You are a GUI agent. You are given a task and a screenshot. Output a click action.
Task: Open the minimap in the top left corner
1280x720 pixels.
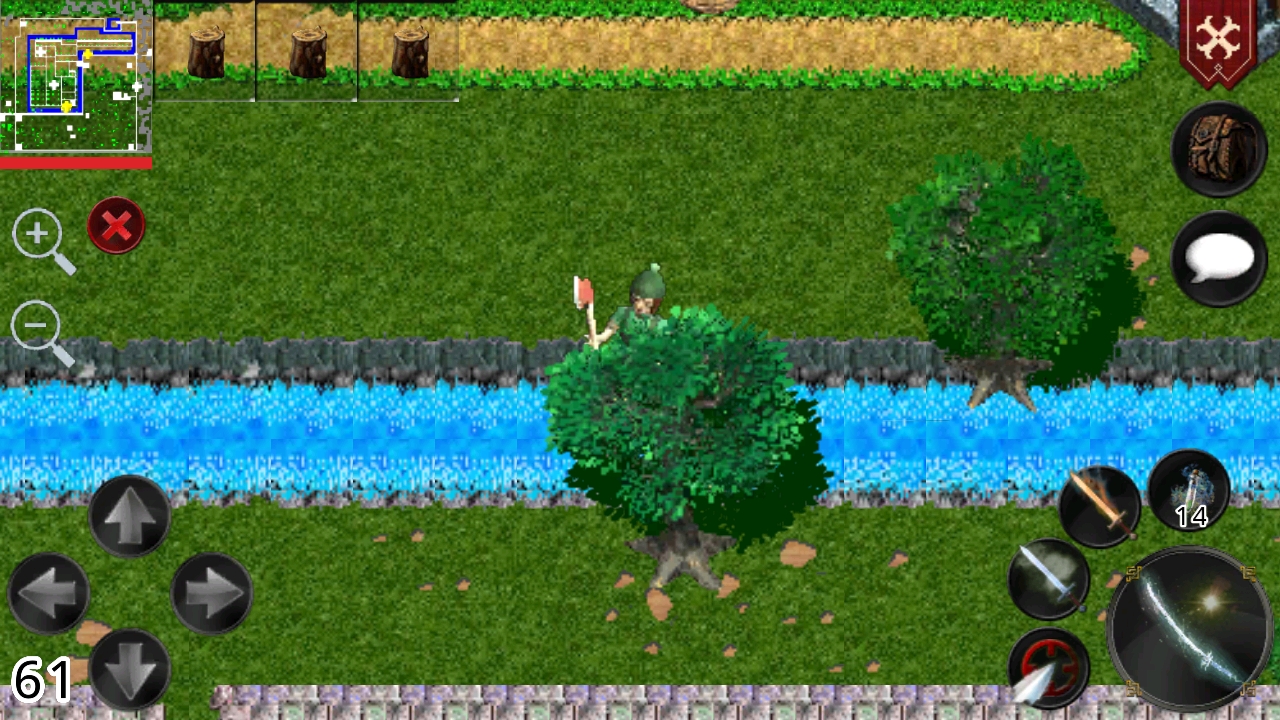click(75, 75)
